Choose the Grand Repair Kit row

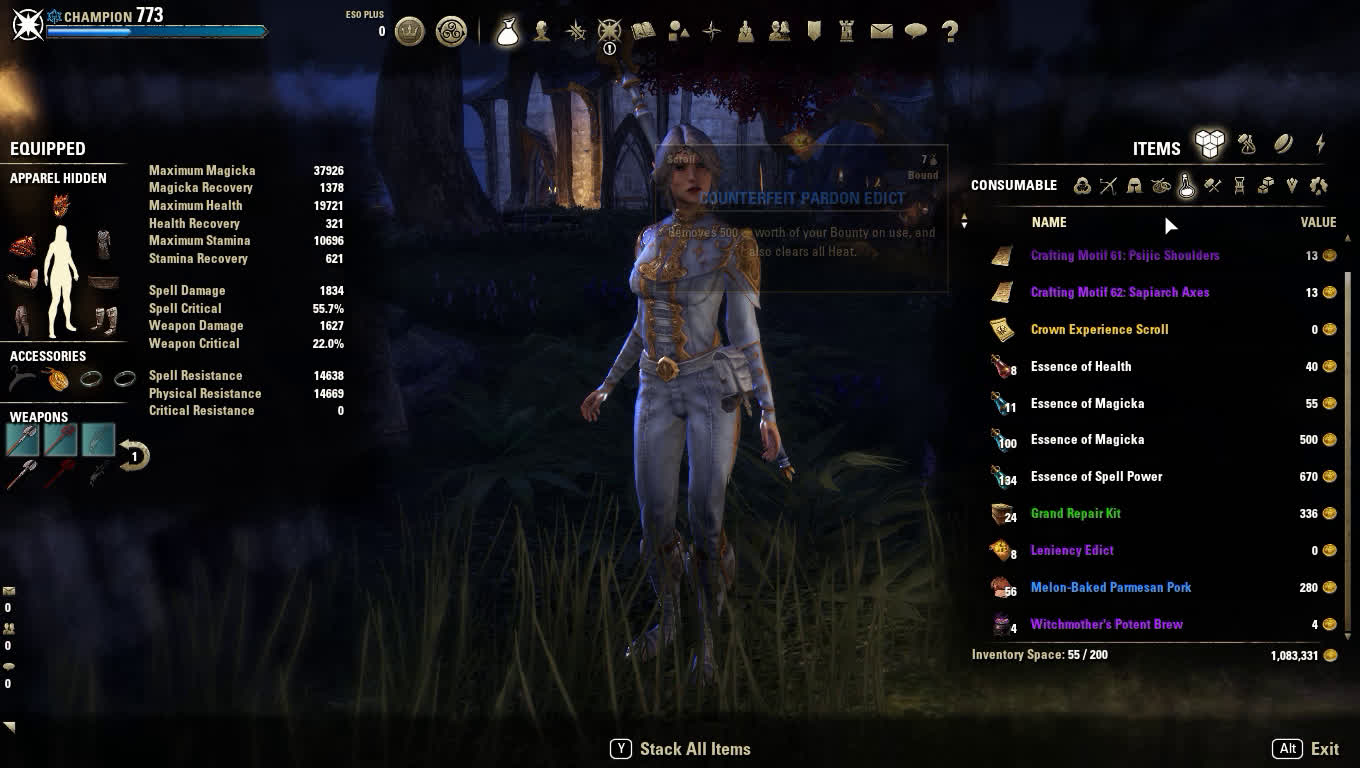[1075, 513]
